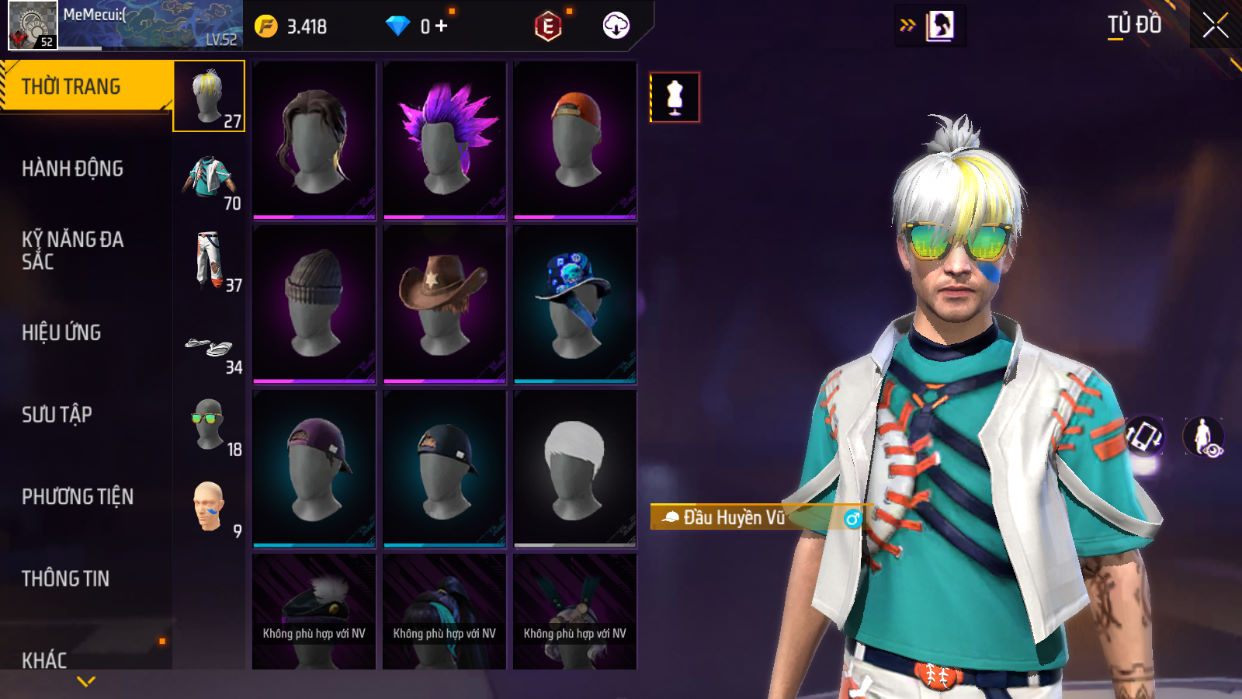
Task: Add diamonds using the plus button
Action: tap(441, 27)
